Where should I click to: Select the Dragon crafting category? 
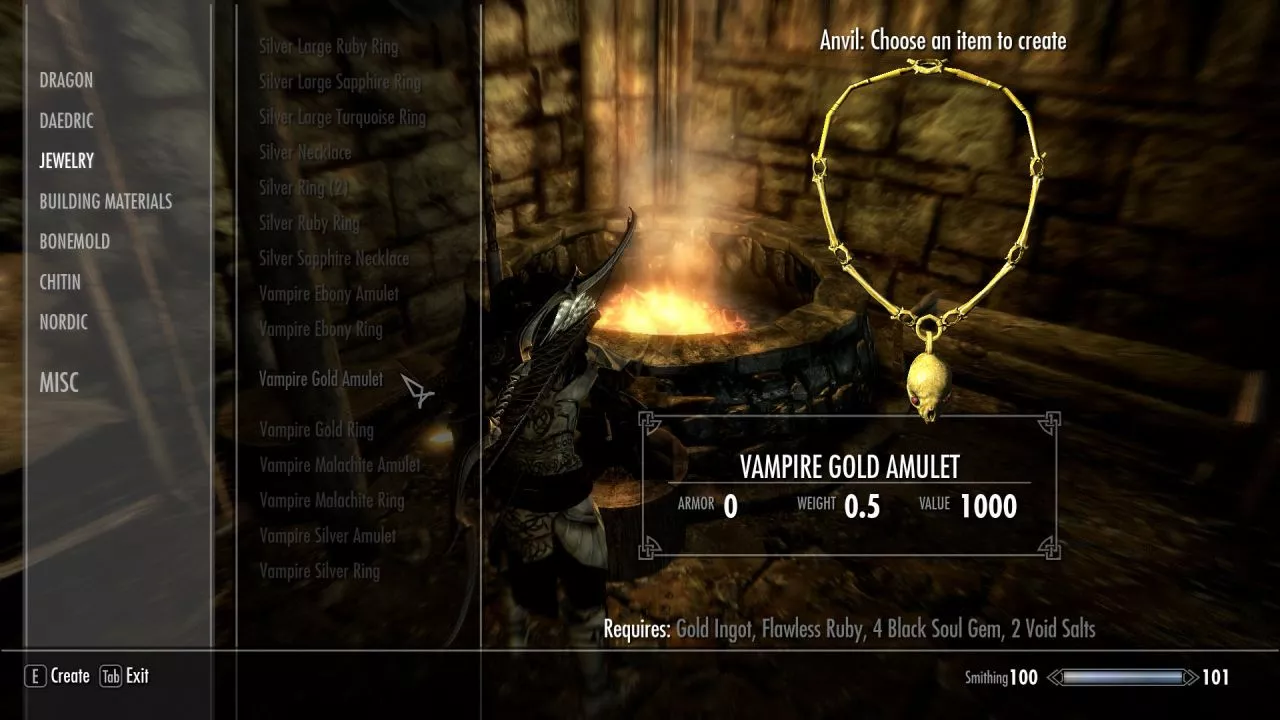[x=66, y=80]
